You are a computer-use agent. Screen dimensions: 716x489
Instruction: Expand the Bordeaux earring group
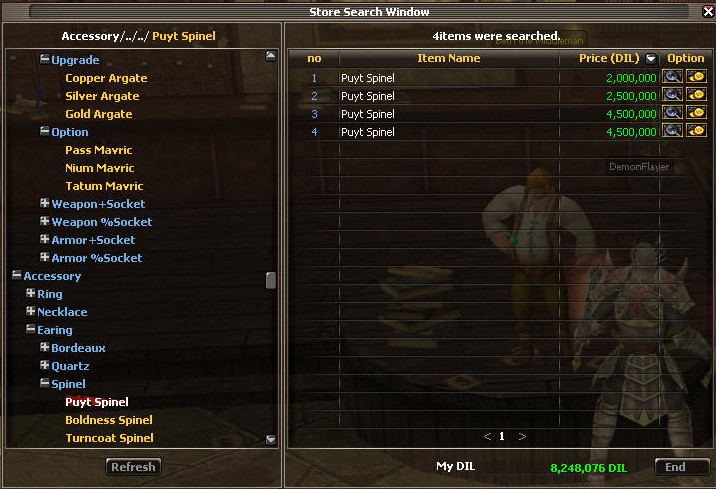point(45,348)
